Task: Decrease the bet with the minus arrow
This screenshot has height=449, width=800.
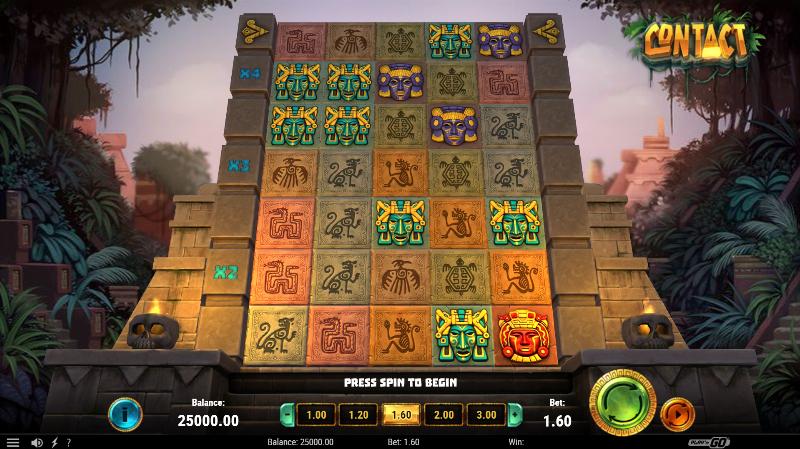Action: pos(287,414)
